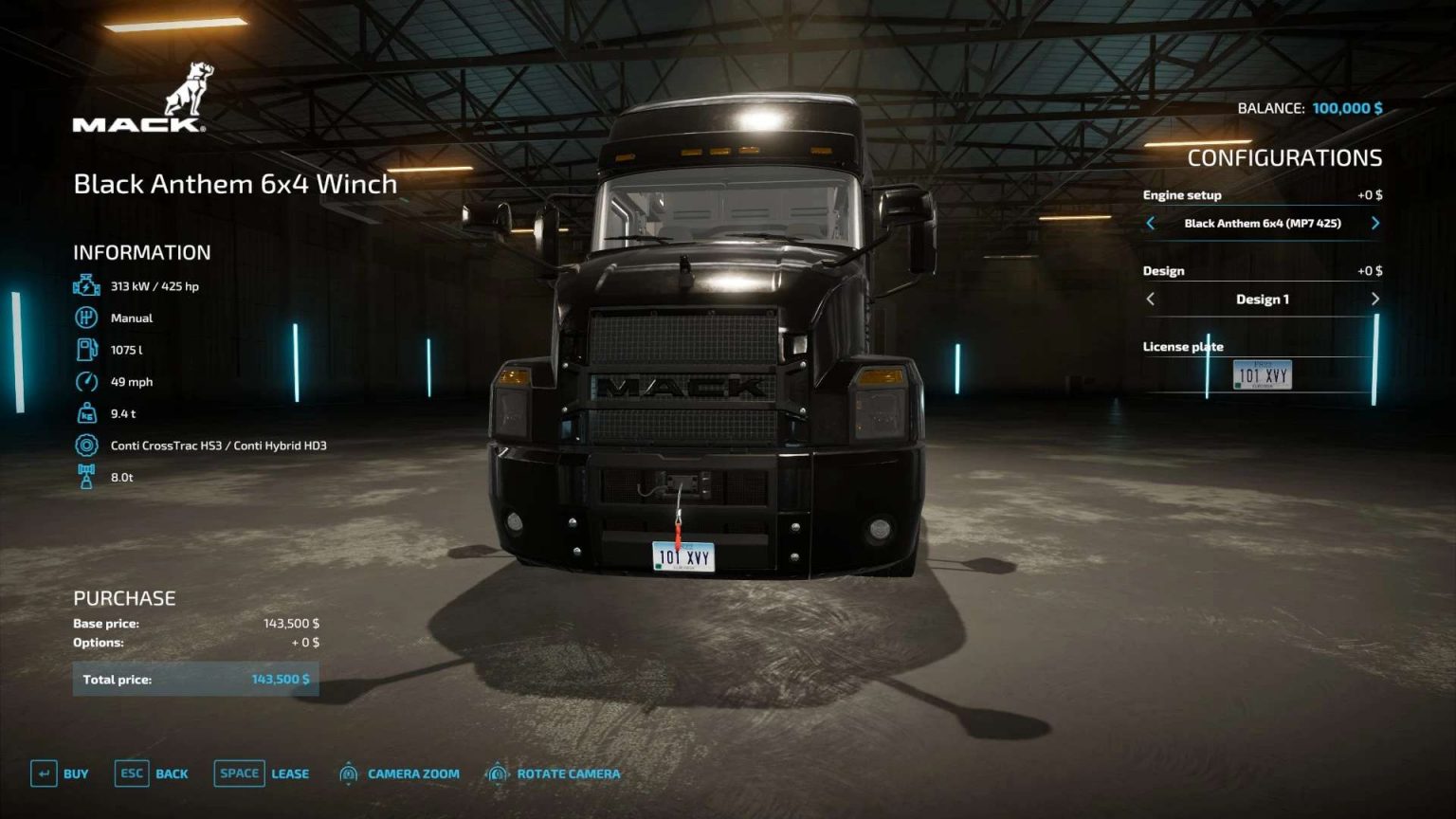Toggle the 101 XVY license plate option
This screenshot has height=819, width=1456.
pos(1265,373)
